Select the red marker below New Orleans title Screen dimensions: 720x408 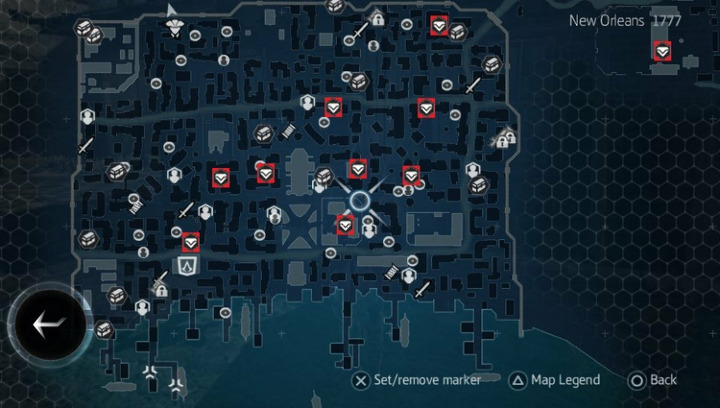point(661,50)
